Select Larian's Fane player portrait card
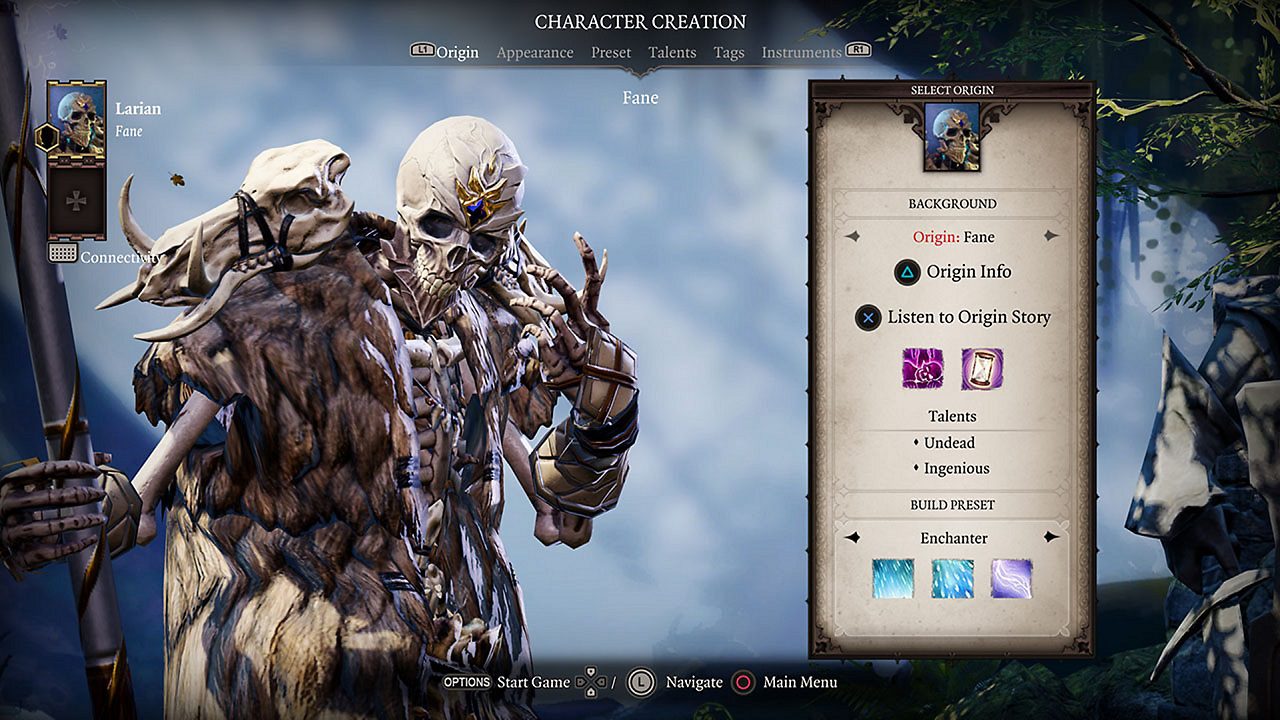This screenshot has width=1280, height=720. tap(77, 122)
